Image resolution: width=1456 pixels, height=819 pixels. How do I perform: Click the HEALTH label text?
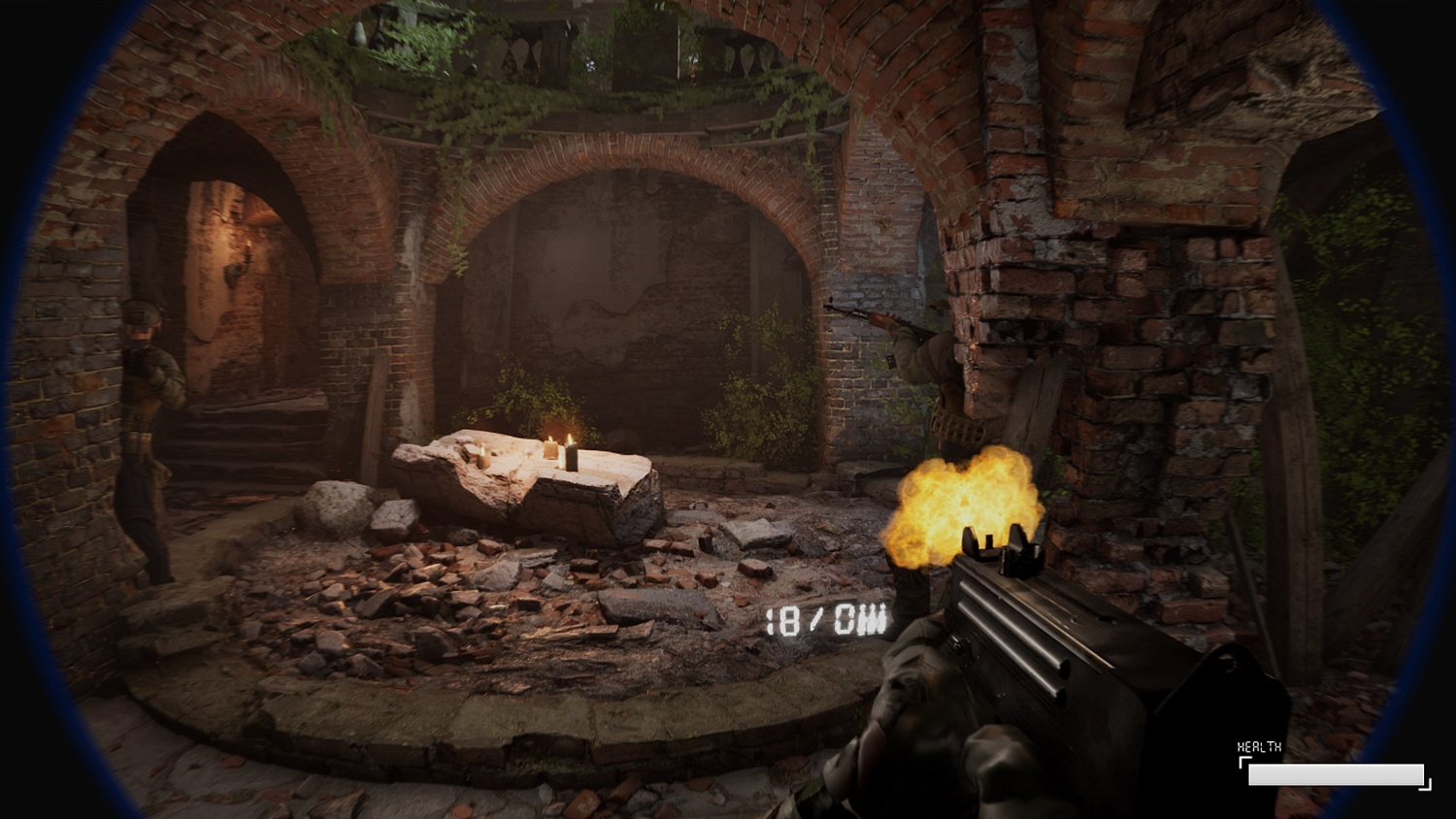pyautogui.click(x=1257, y=748)
